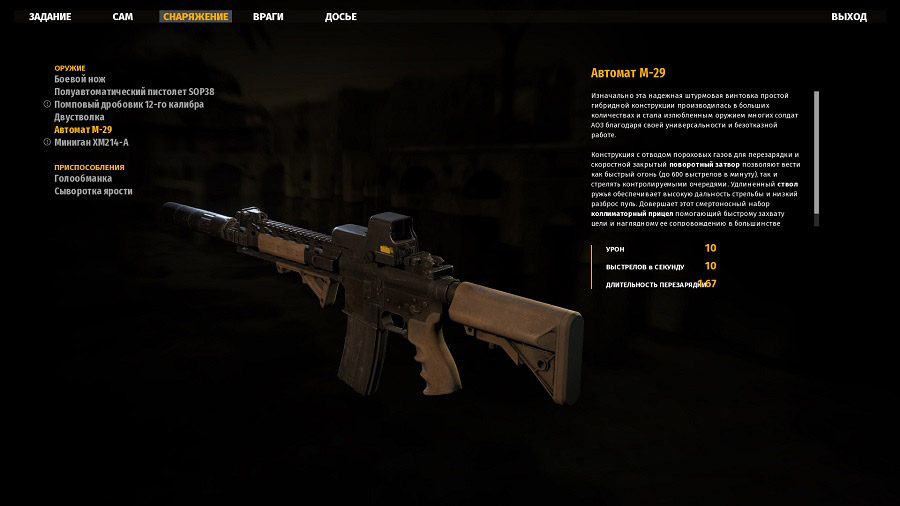The height and width of the screenshot is (506, 900).
Task: Choose the Двустволка weapon entry
Action: click(x=79, y=117)
